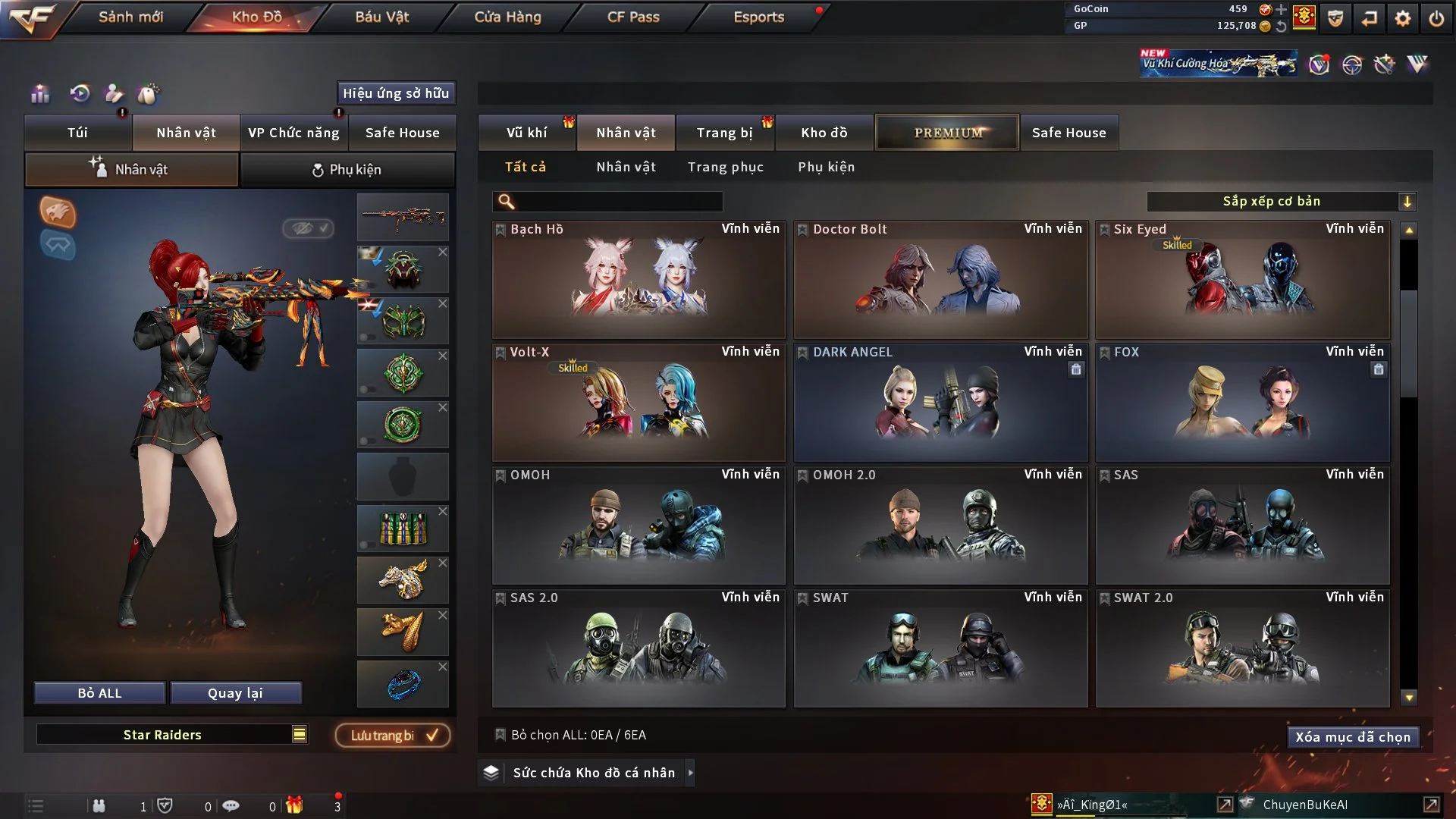Open the Sắp xếp cơ bản dropdown
This screenshot has height=819, width=1456.
click(1280, 201)
